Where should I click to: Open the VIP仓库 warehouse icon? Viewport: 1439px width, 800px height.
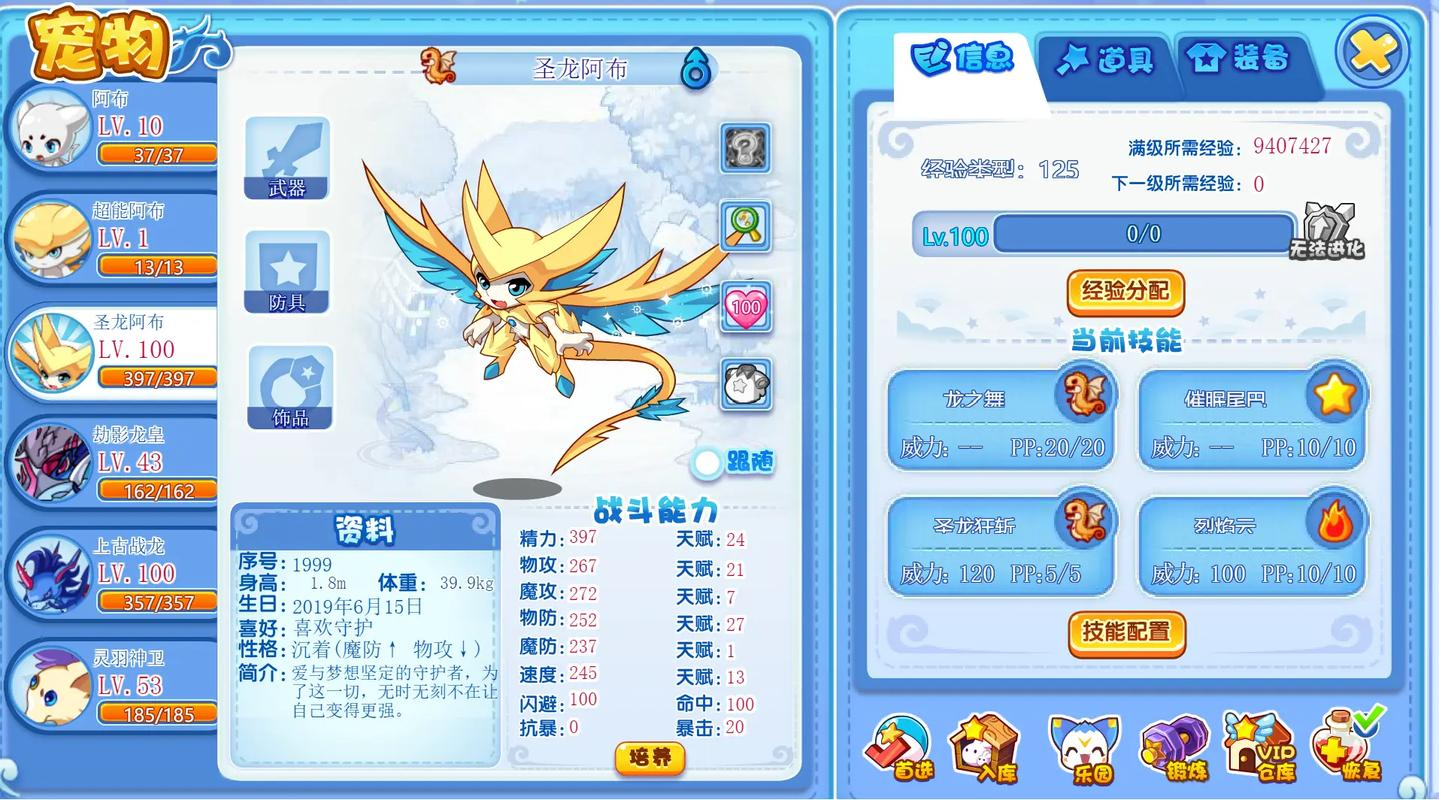[x=1258, y=745]
